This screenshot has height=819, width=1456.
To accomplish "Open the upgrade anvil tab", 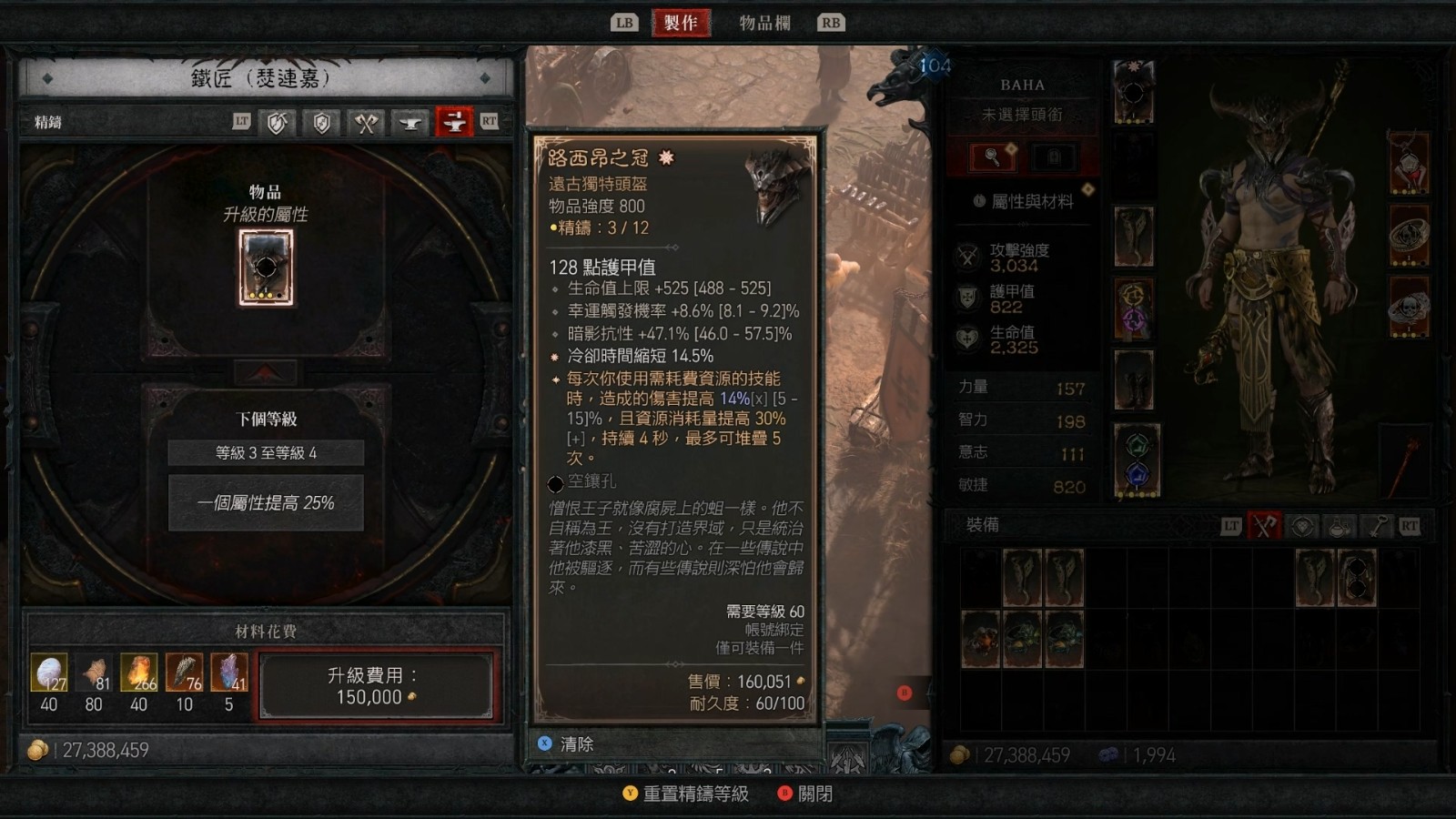I will click(411, 123).
